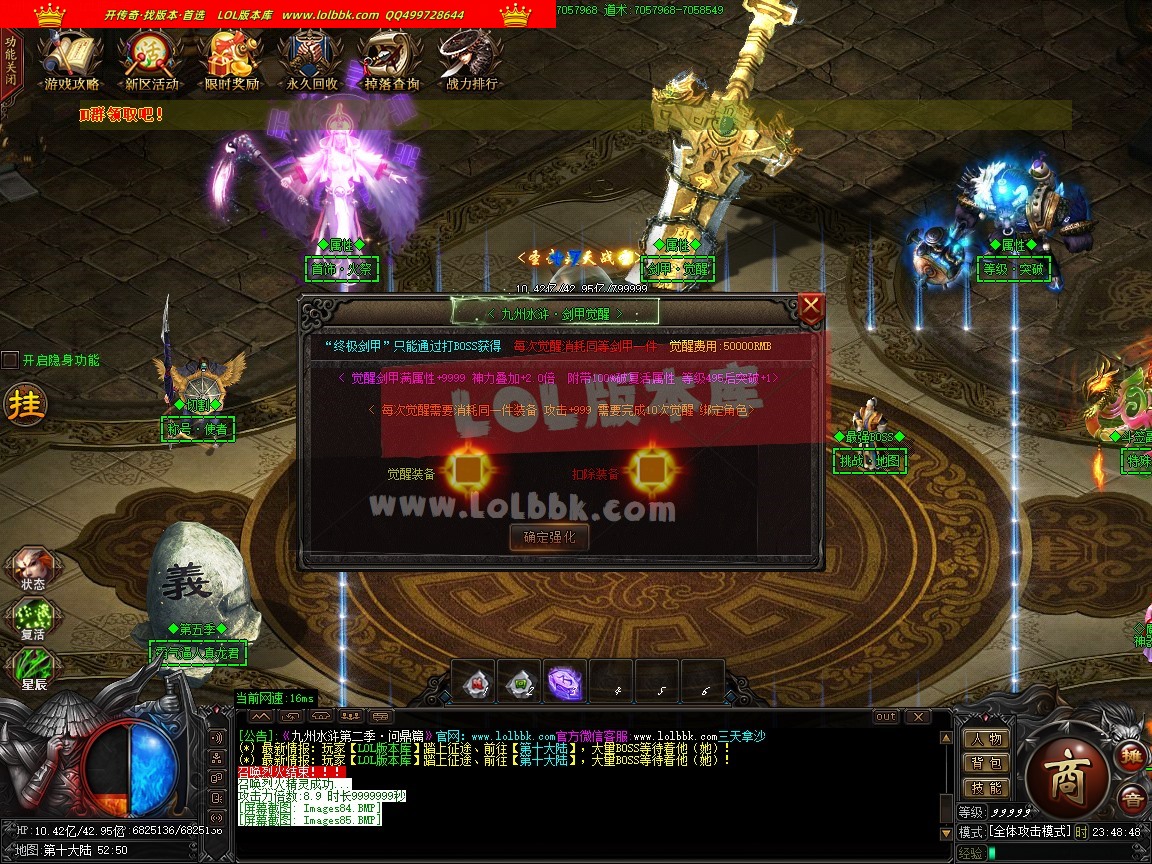Confirm with the 确定强化 button

[x=549, y=537]
